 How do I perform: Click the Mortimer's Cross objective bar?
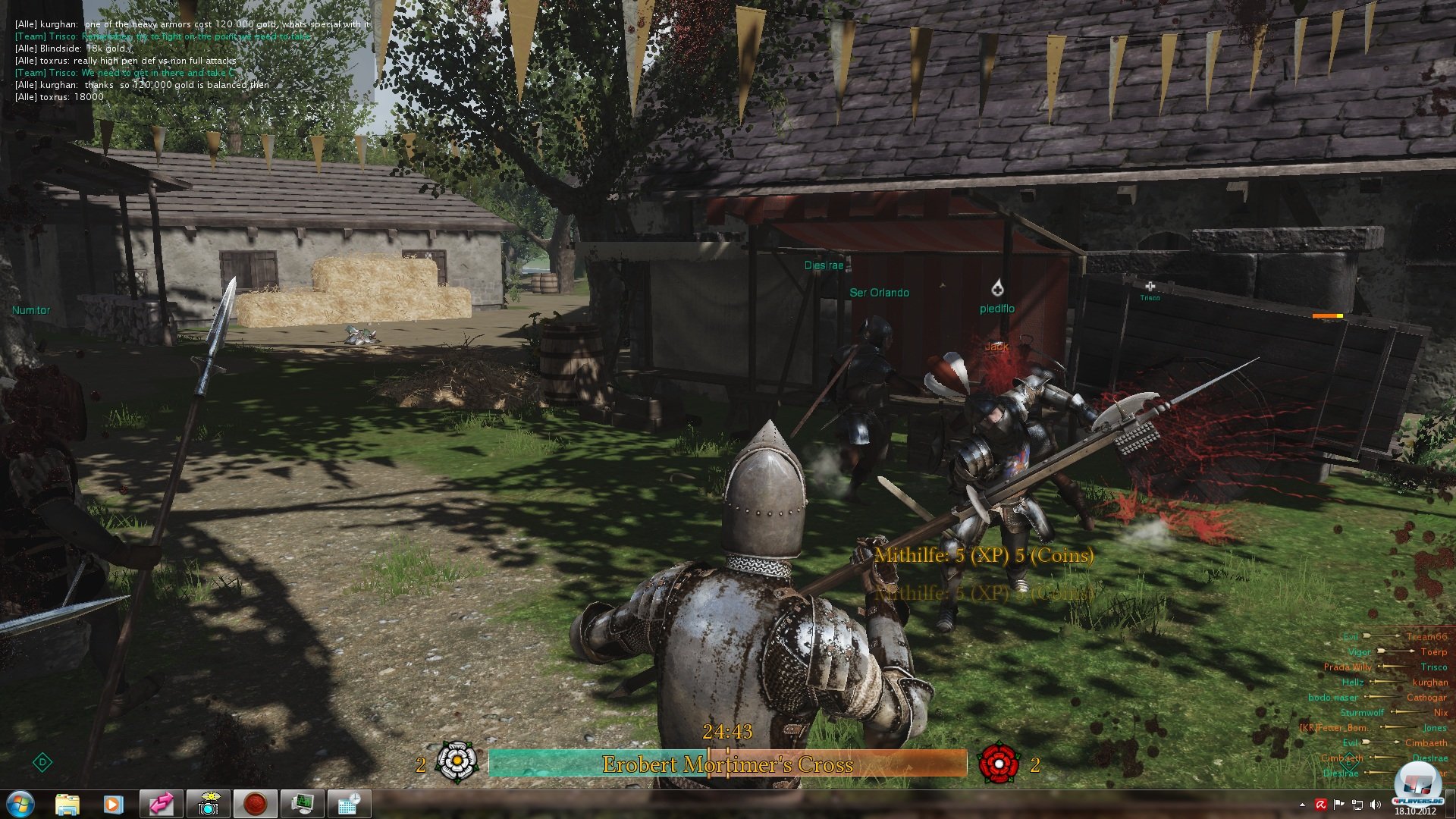tap(727, 764)
